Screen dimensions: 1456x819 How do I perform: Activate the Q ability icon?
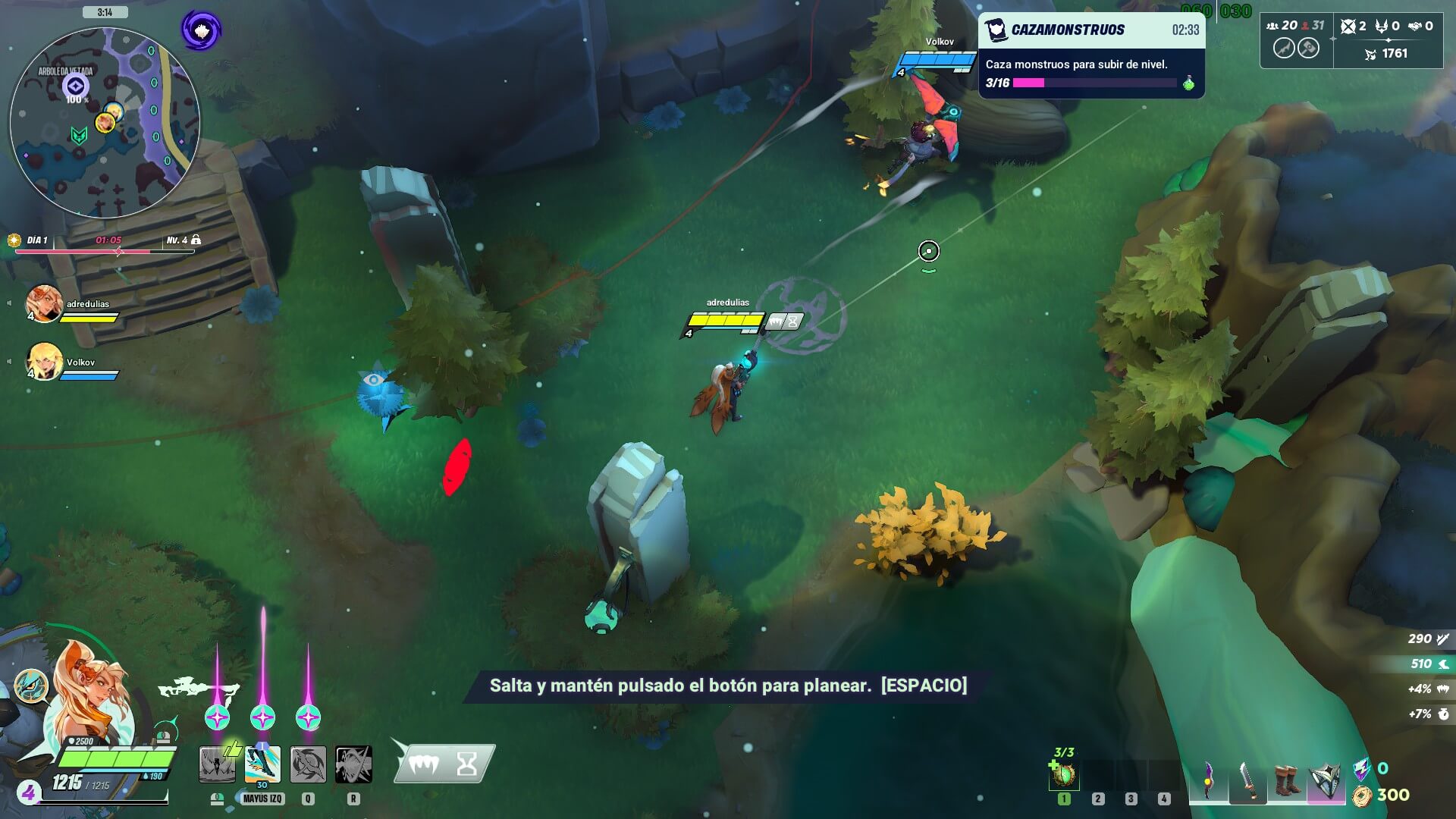click(x=308, y=764)
